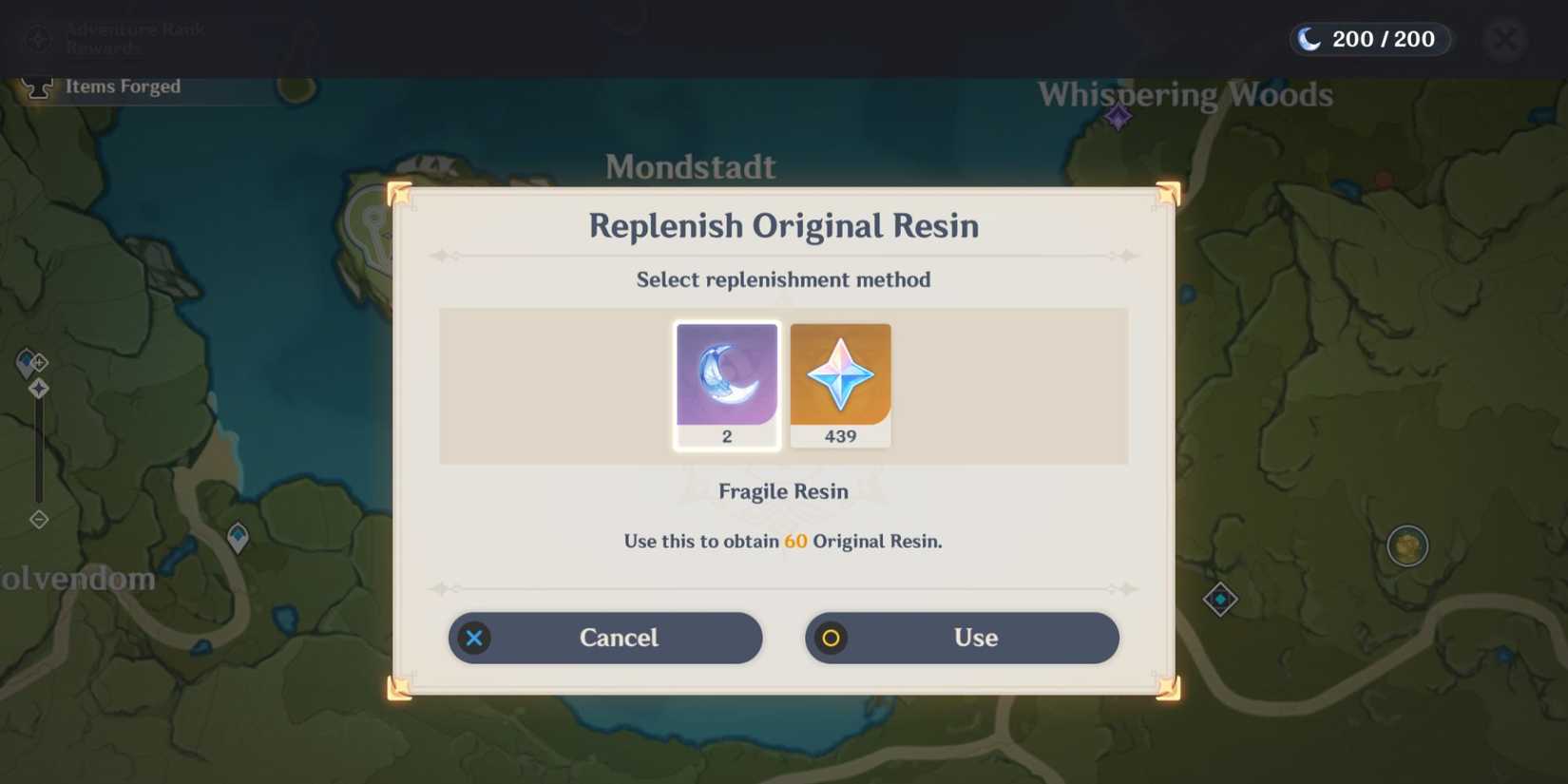Click Cancel to dismiss the dialog
Image resolution: width=1568 pixels, height=784 pixels.
(x=604, y=638)
